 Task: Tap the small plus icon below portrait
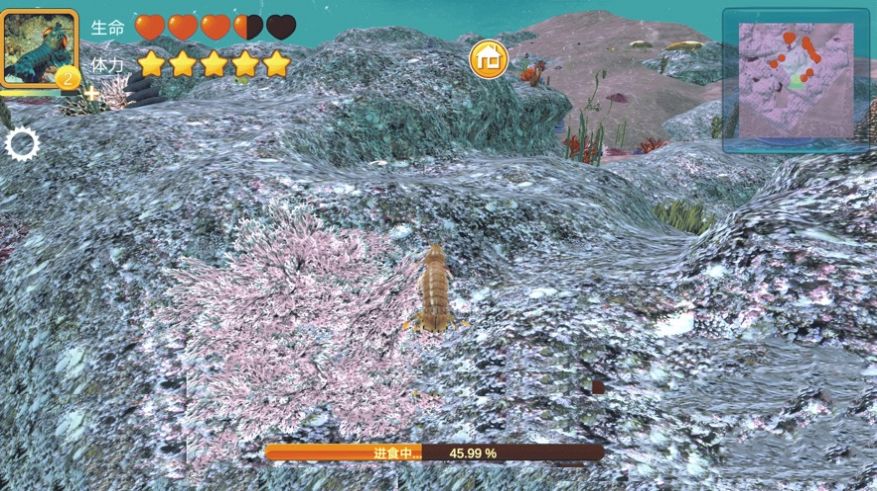[92, 94]
